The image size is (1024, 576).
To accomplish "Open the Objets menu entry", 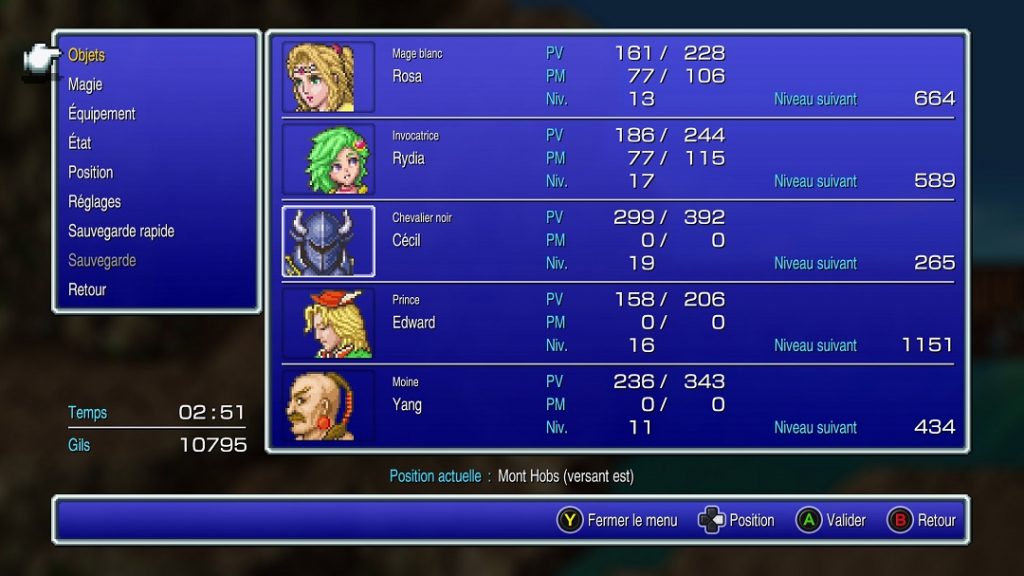I will coord(87,56).
